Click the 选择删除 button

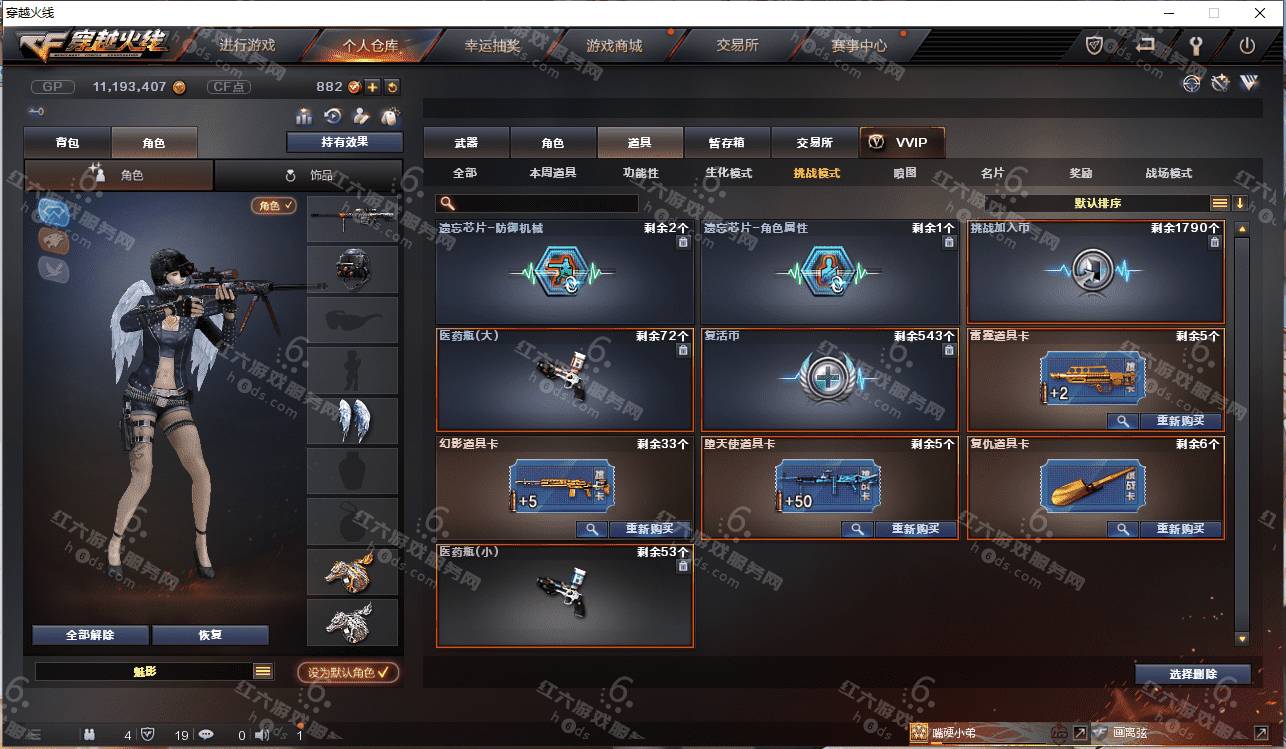pos(1192,674)
